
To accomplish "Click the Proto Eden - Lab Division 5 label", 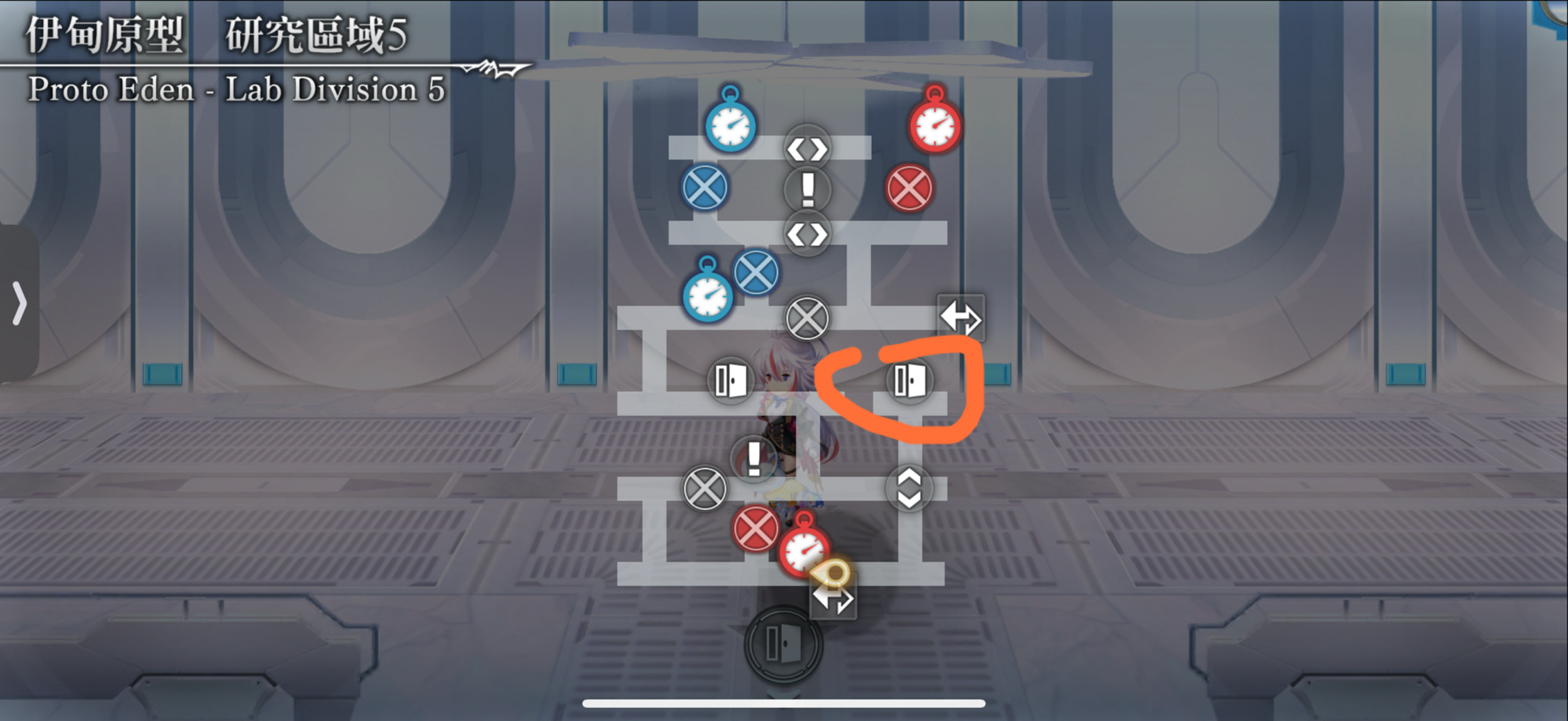I will click(x=236, y=89).
